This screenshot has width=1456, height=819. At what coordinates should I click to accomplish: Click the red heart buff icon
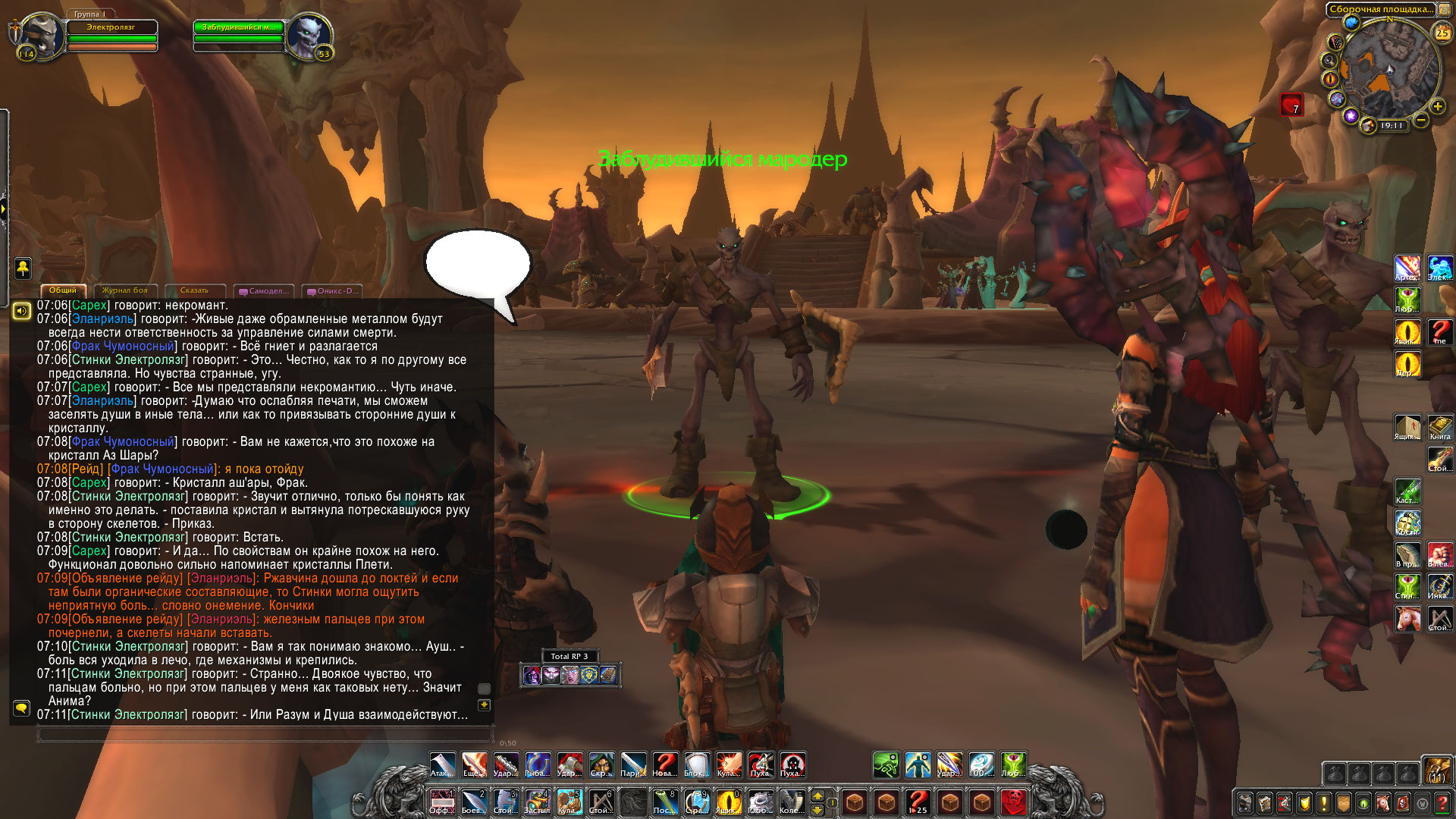click(1291, 105)
